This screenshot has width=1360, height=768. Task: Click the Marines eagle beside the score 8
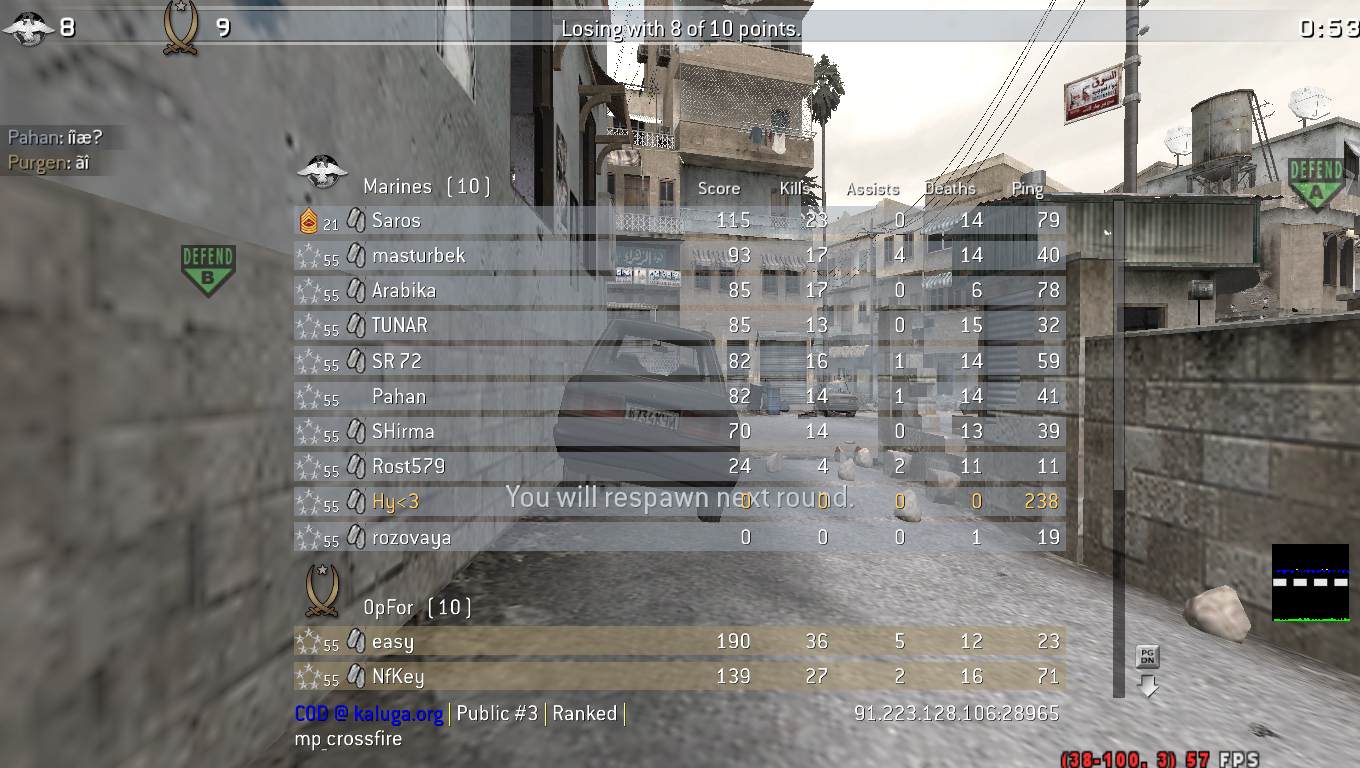[x=29, y=26]
